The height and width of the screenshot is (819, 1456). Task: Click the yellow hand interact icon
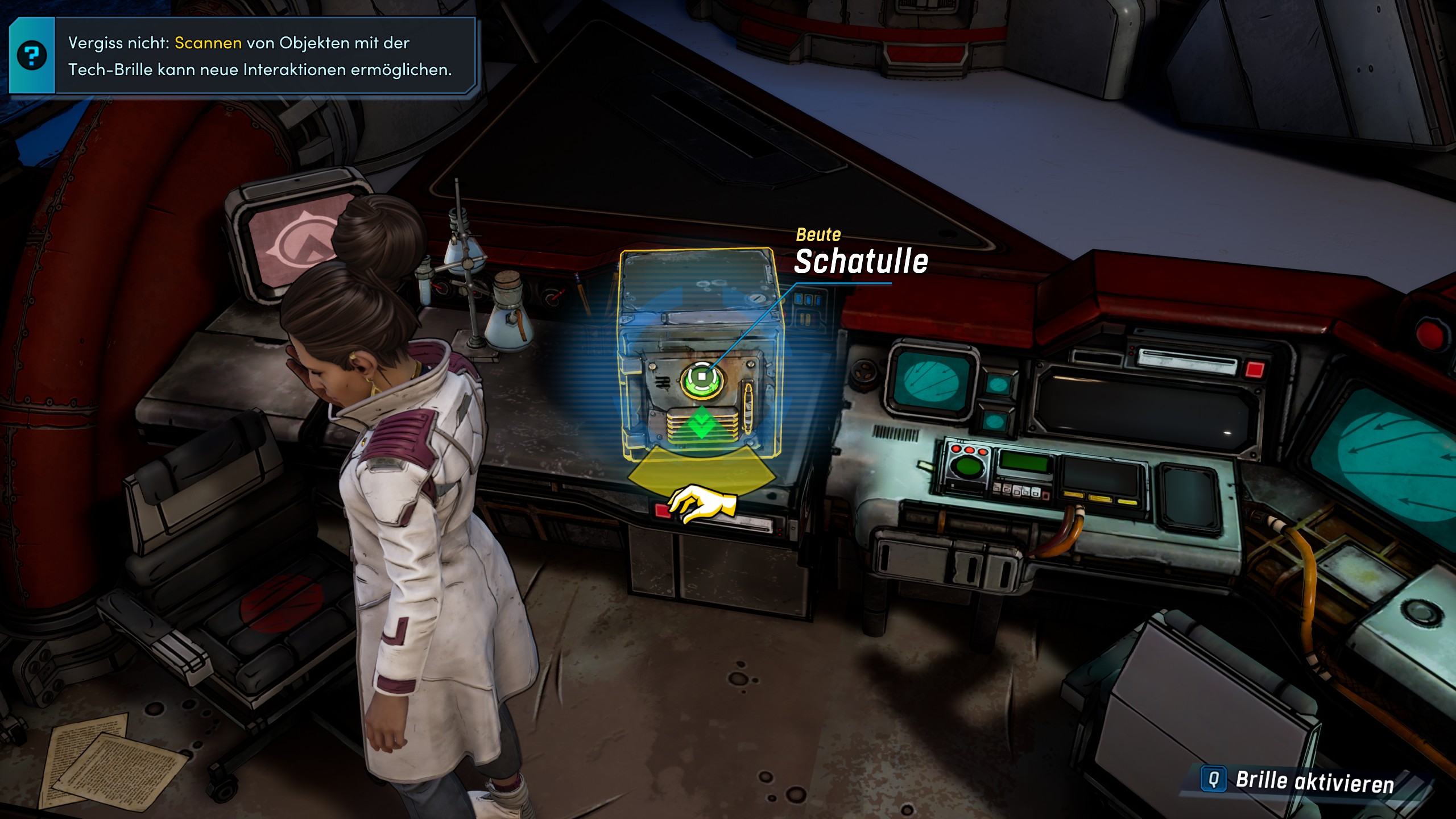click(x=702, y=503)
